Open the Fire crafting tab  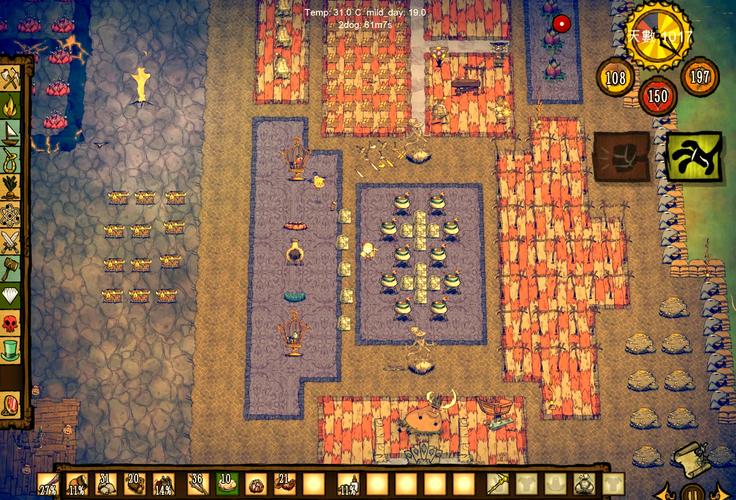click(11, 105)
